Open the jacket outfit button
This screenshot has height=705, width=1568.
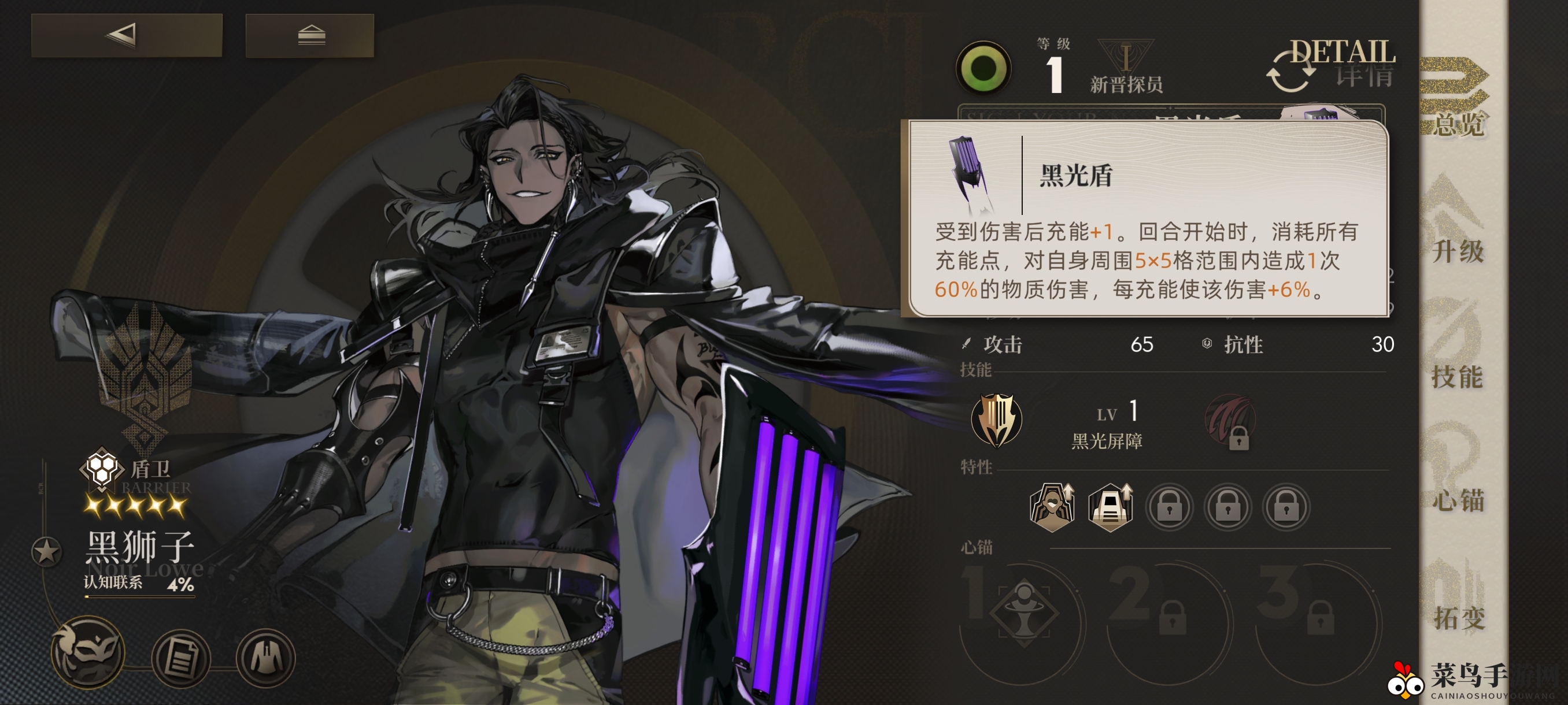[x=266, y=657]
